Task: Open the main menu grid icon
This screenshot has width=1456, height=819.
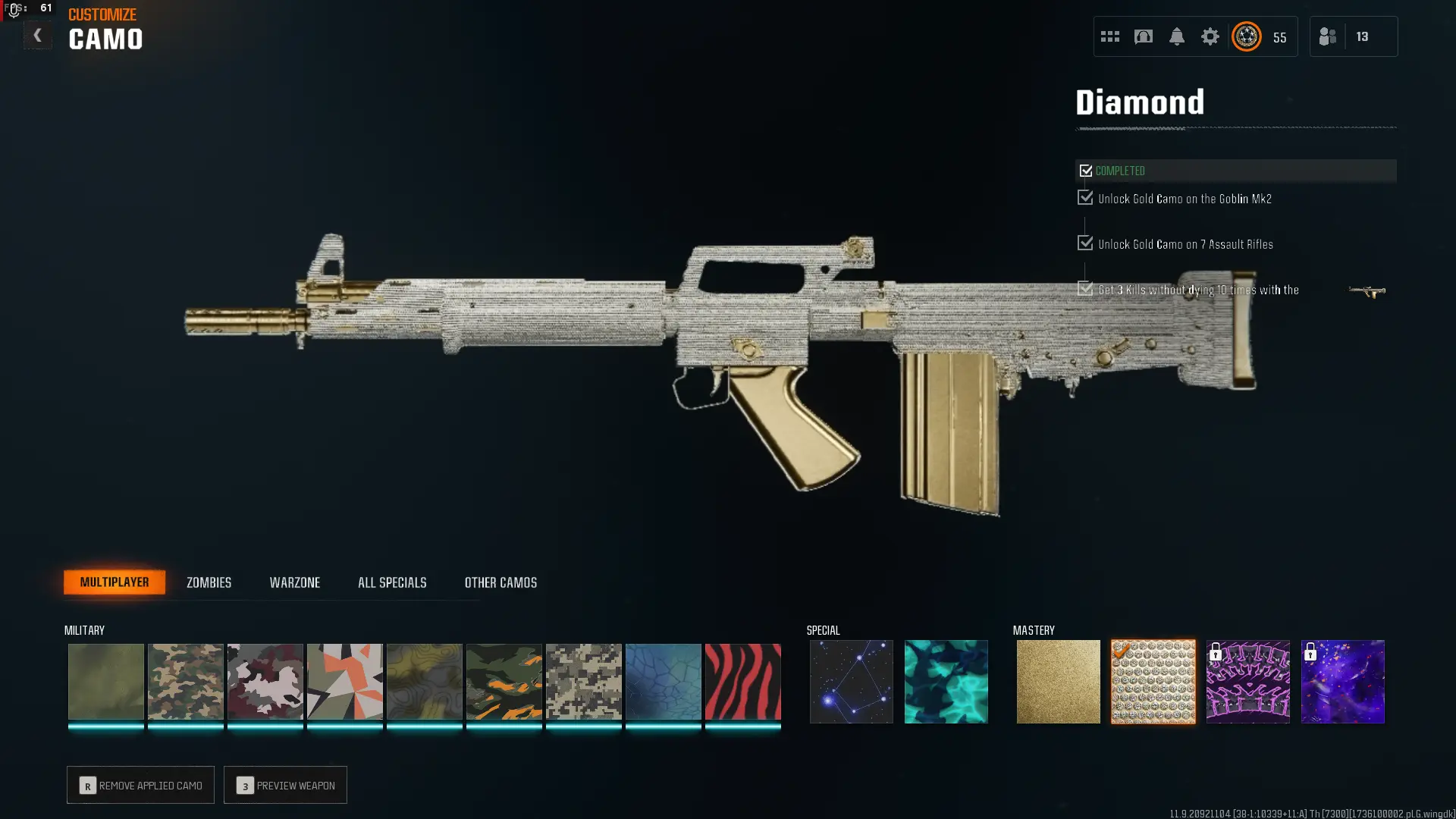Action: coord(1109,36)
